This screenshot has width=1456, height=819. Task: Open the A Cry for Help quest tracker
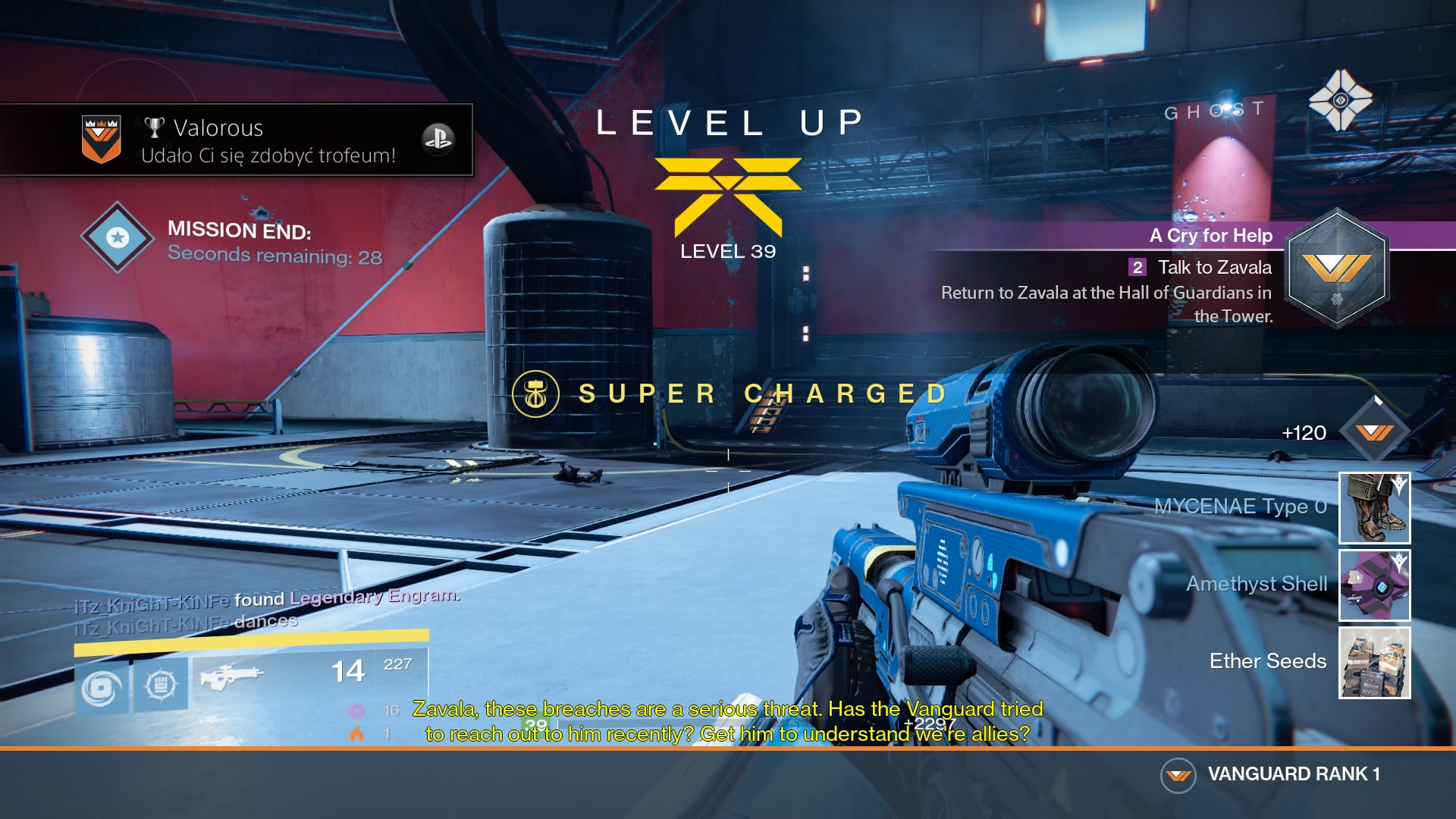pyautogui.click(x=1211, y=235)
